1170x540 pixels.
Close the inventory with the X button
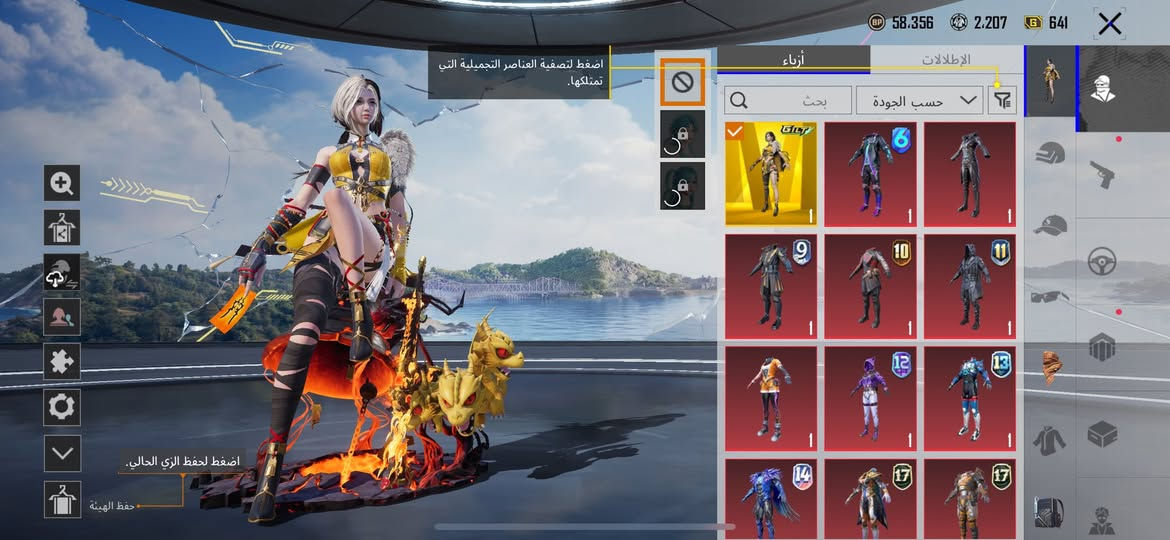point(1109,24)
